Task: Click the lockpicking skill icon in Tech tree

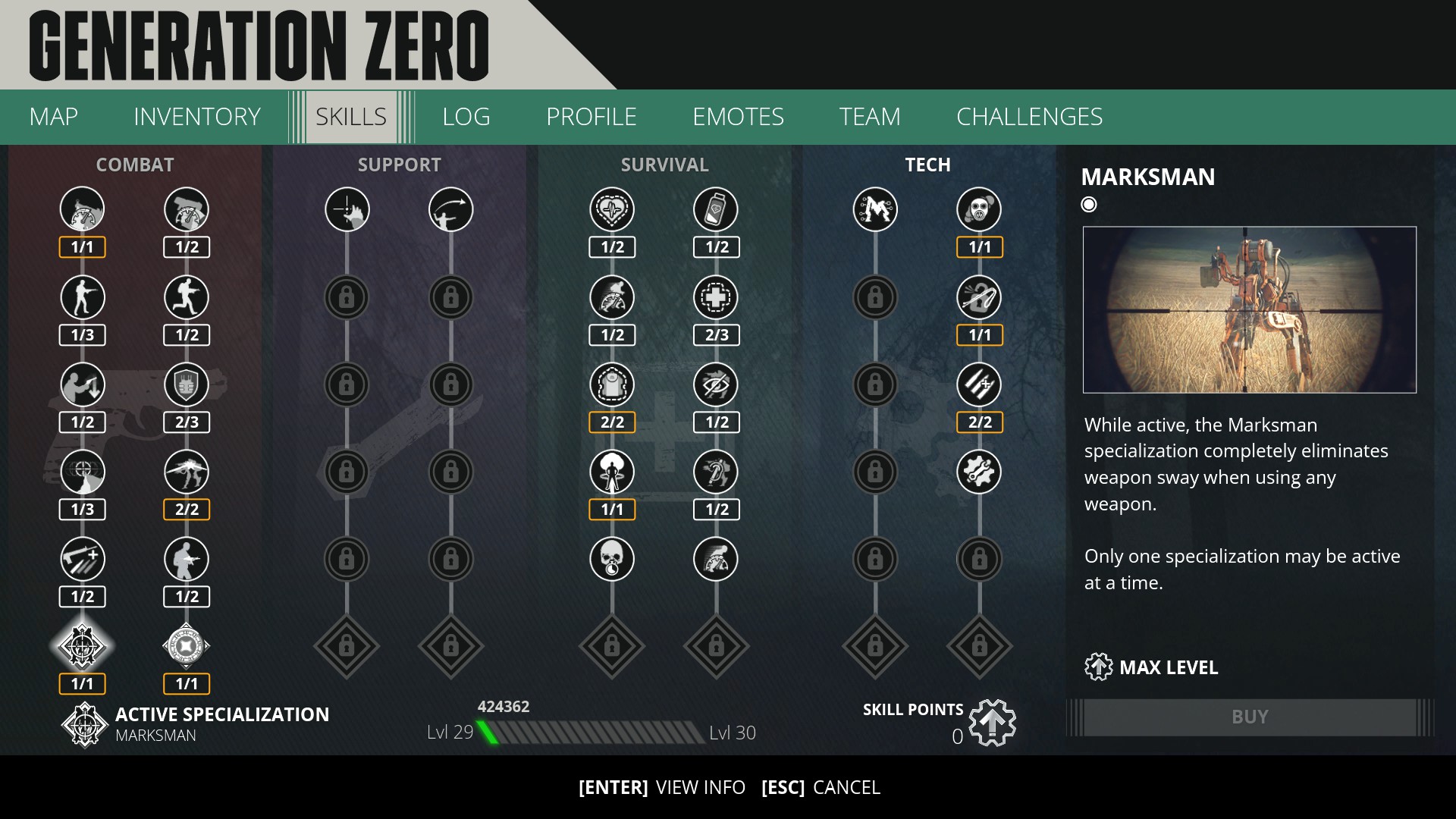Action: coord(979,297)
